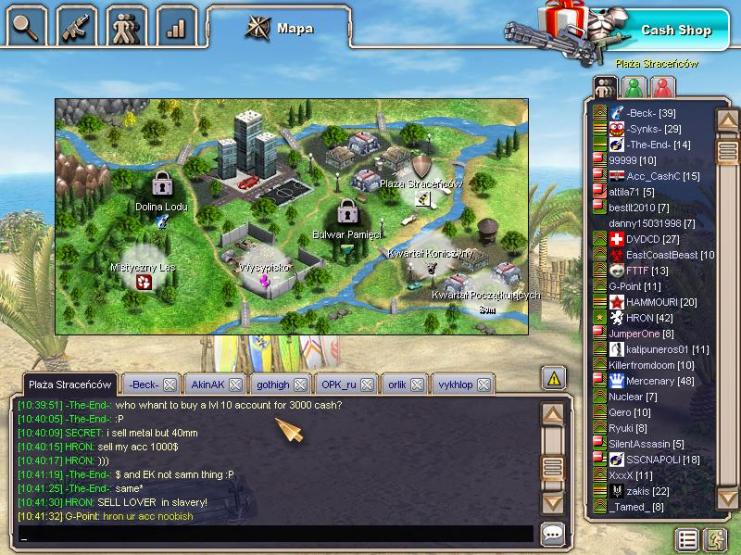Close the vykhlop chat tab
Viewport: 741px width, 555px height.
click(484, 384)
